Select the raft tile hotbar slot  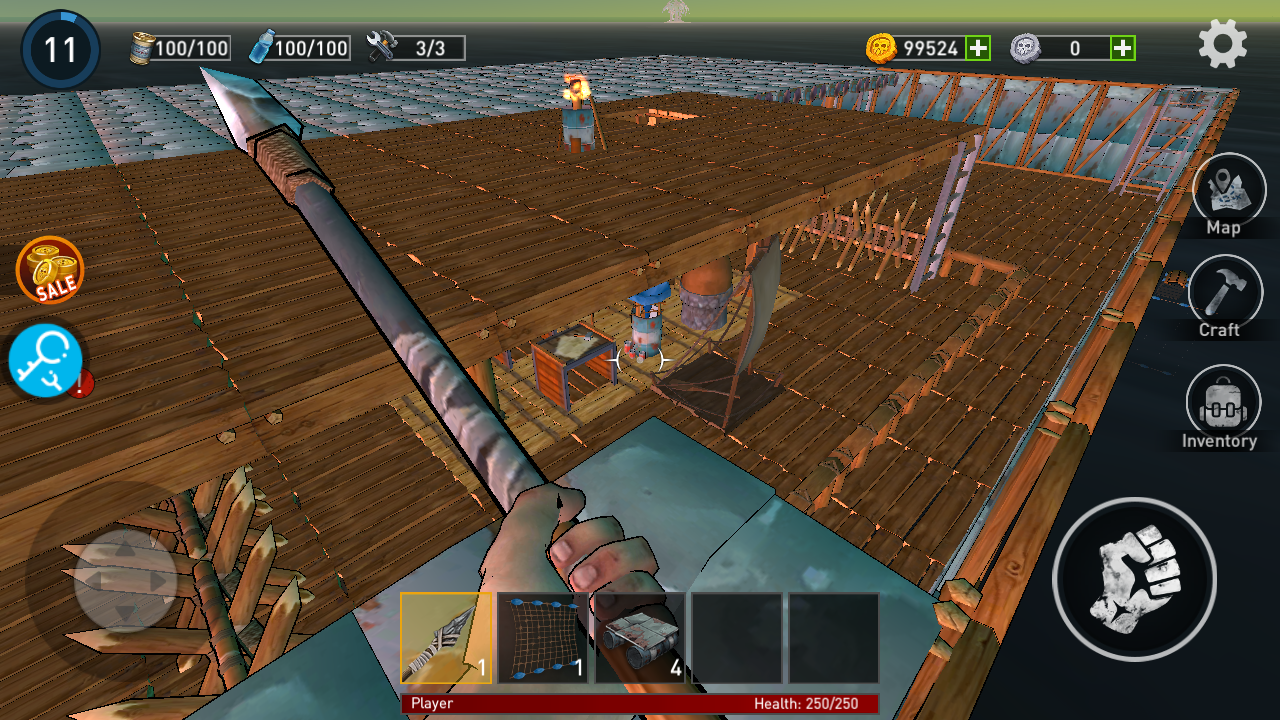[640, 638]
